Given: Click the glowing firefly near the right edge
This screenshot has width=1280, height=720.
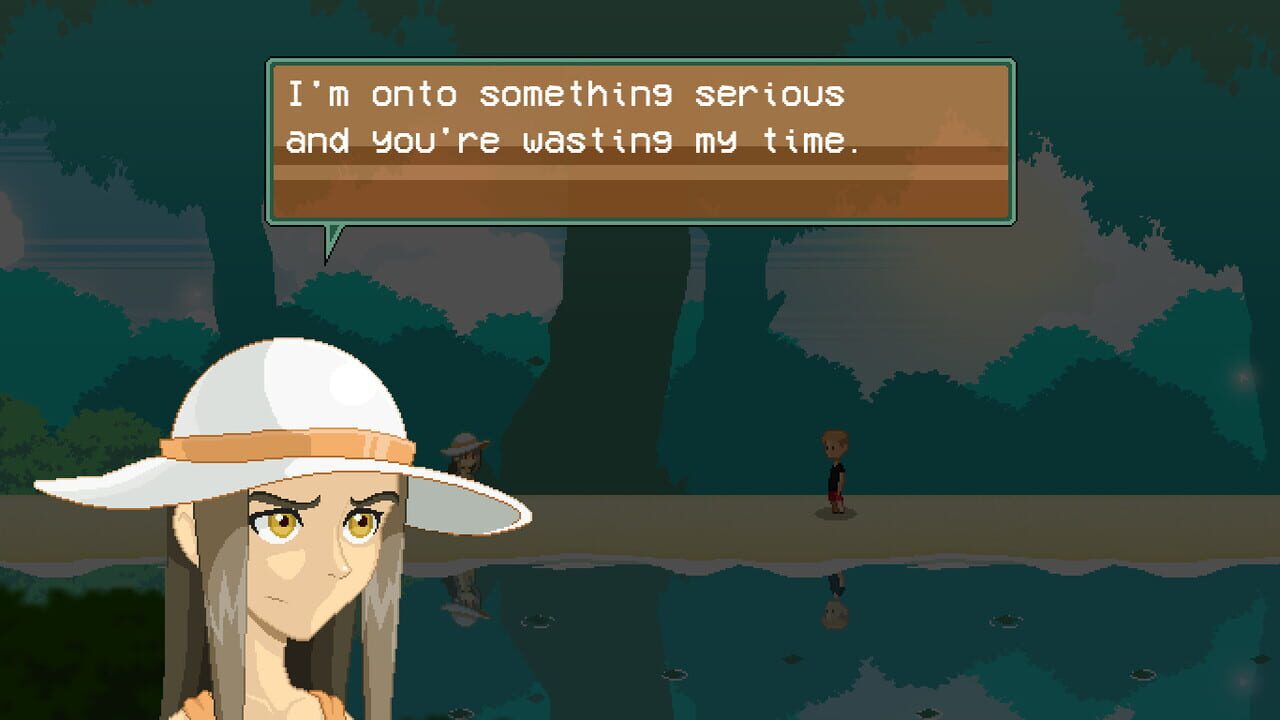Looking at the screenshot, I should point(1244,377).
